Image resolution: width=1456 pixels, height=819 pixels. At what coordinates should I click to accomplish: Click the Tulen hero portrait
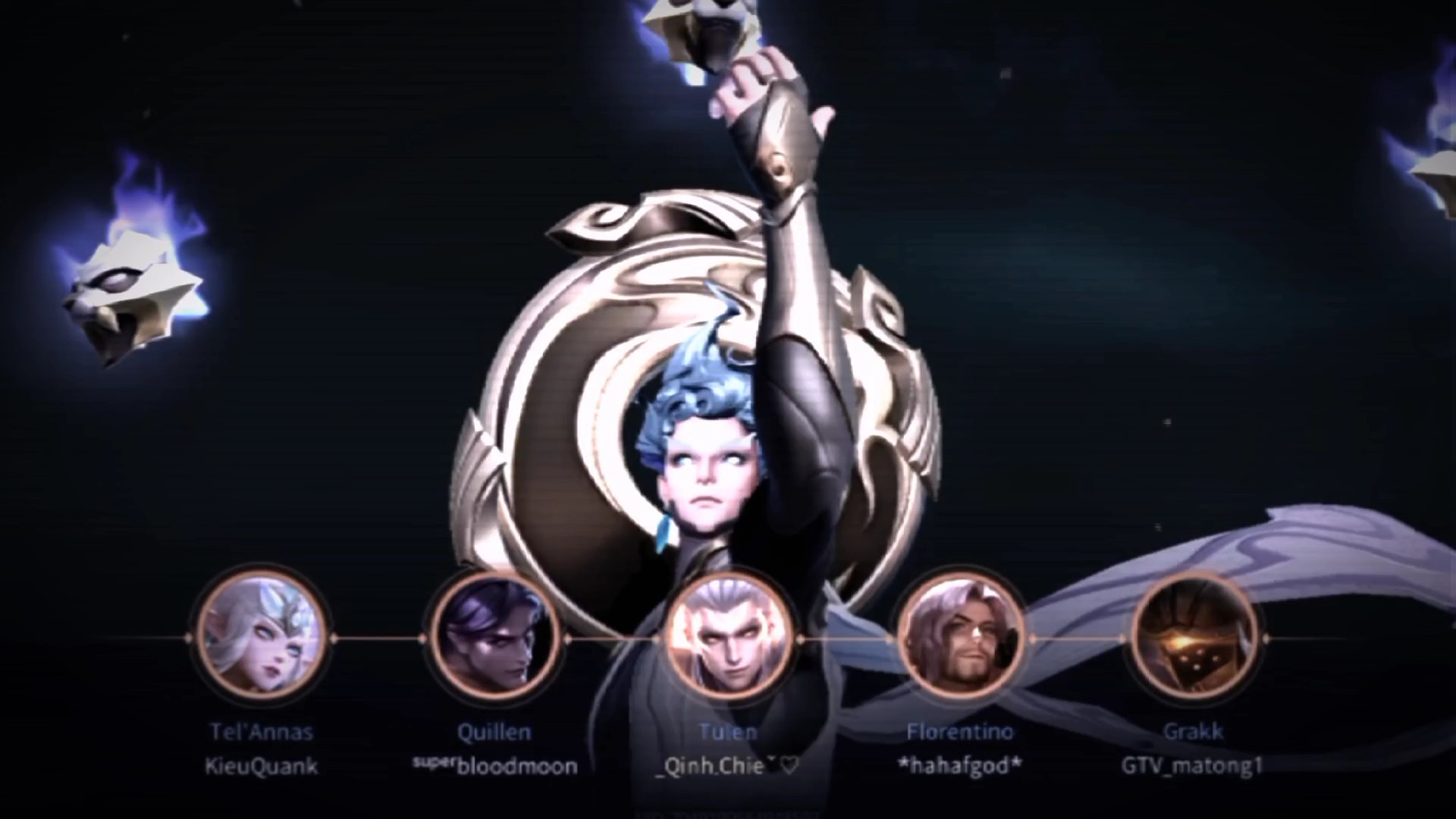point(729,637)
